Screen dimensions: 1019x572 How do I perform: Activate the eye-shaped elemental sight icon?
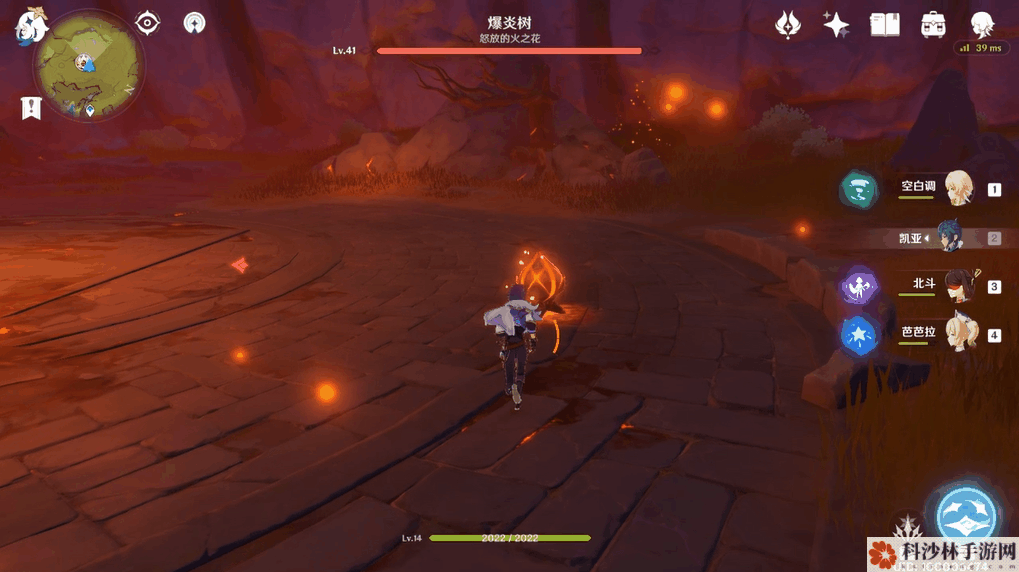click(x=148, y=23)
